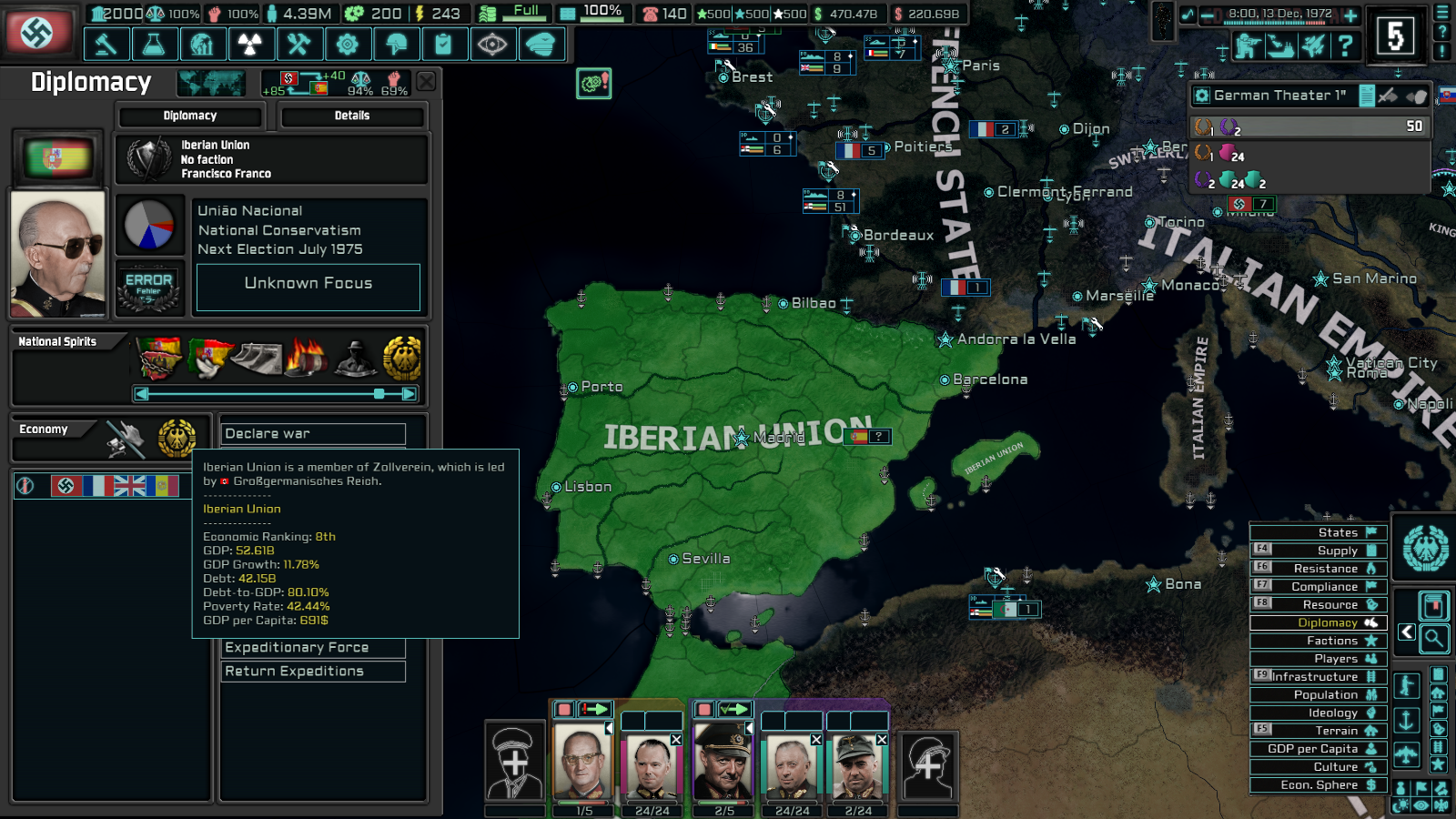Move the National Spirits scrollbar slider
The width and height of the screenshot is (1456, 819).
[x=379, y=394]
